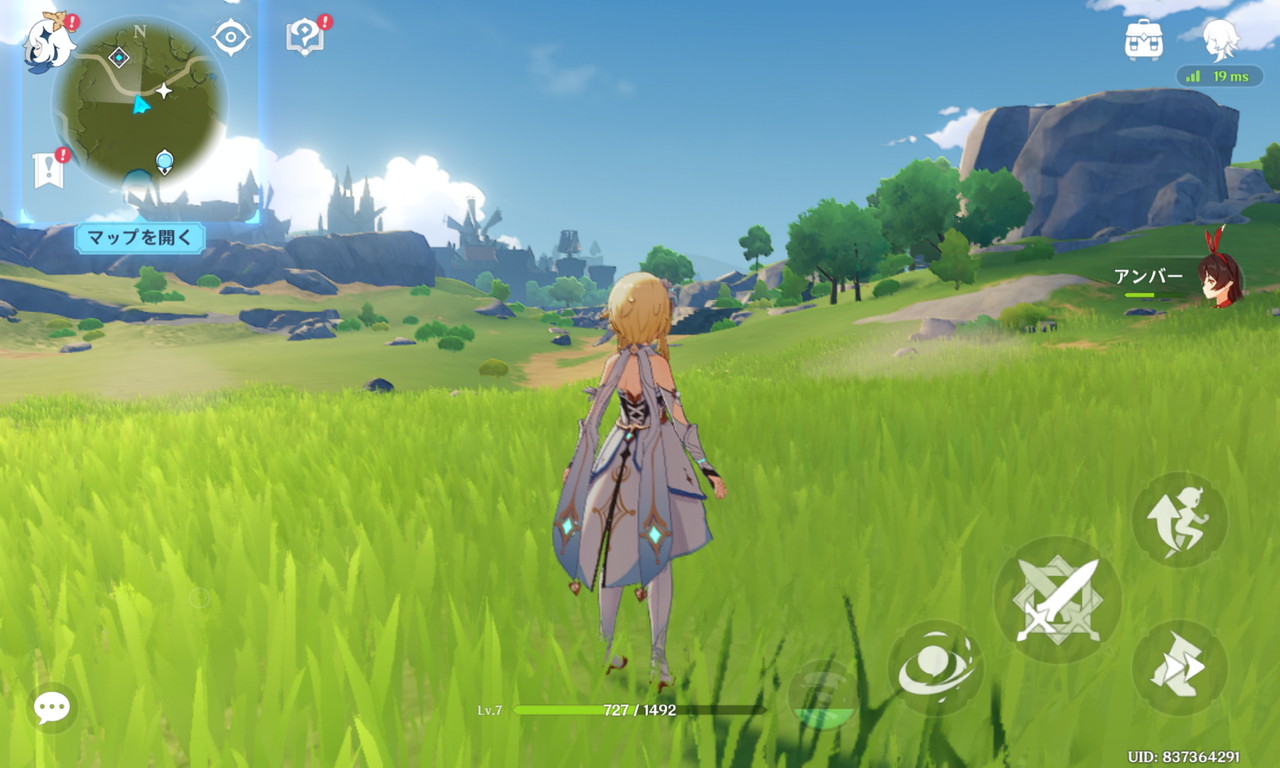
Task: Open the character profile head icon
Action: coord(1220,39)
